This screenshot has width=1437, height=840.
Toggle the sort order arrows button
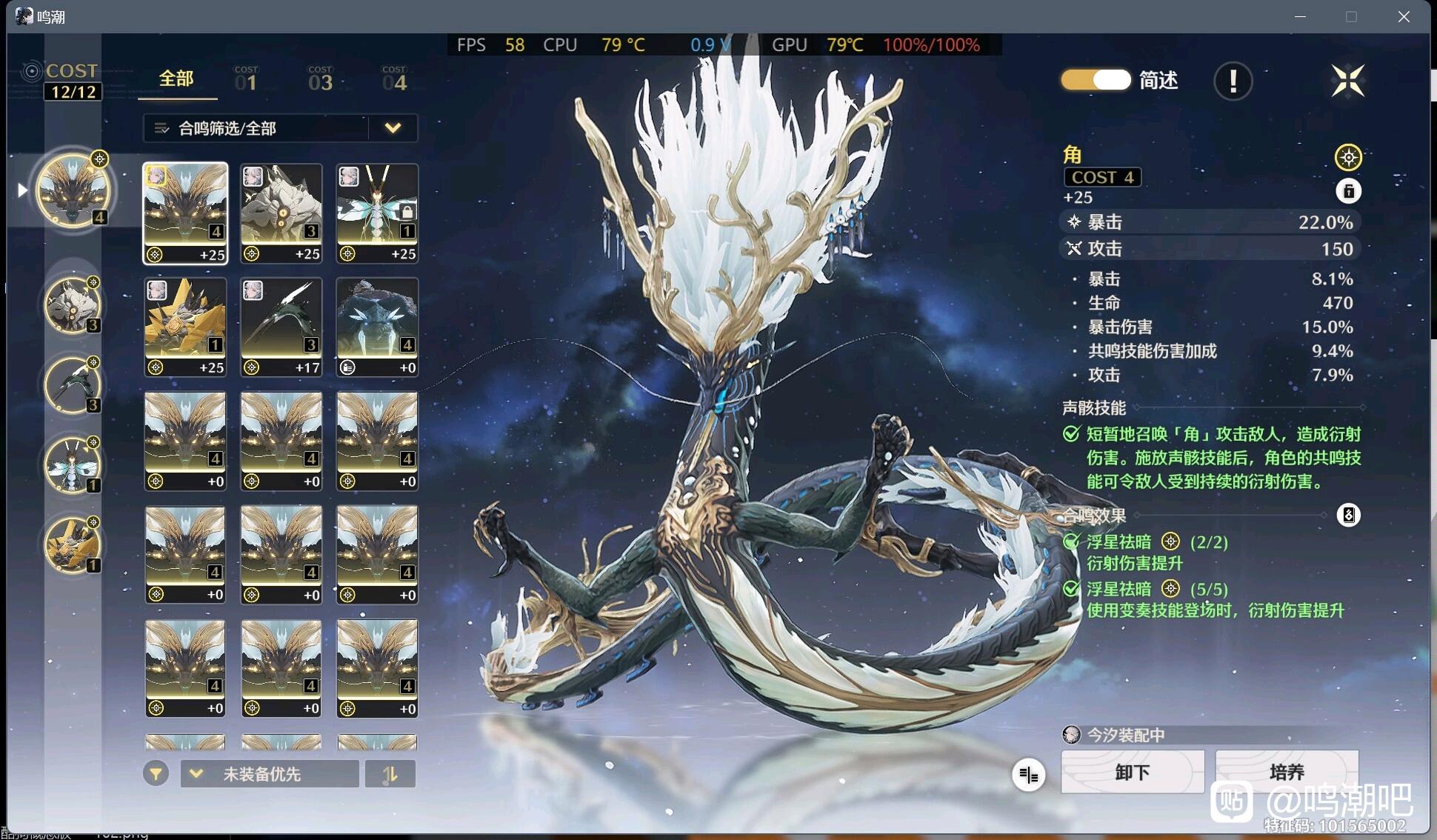pos(390,774)
